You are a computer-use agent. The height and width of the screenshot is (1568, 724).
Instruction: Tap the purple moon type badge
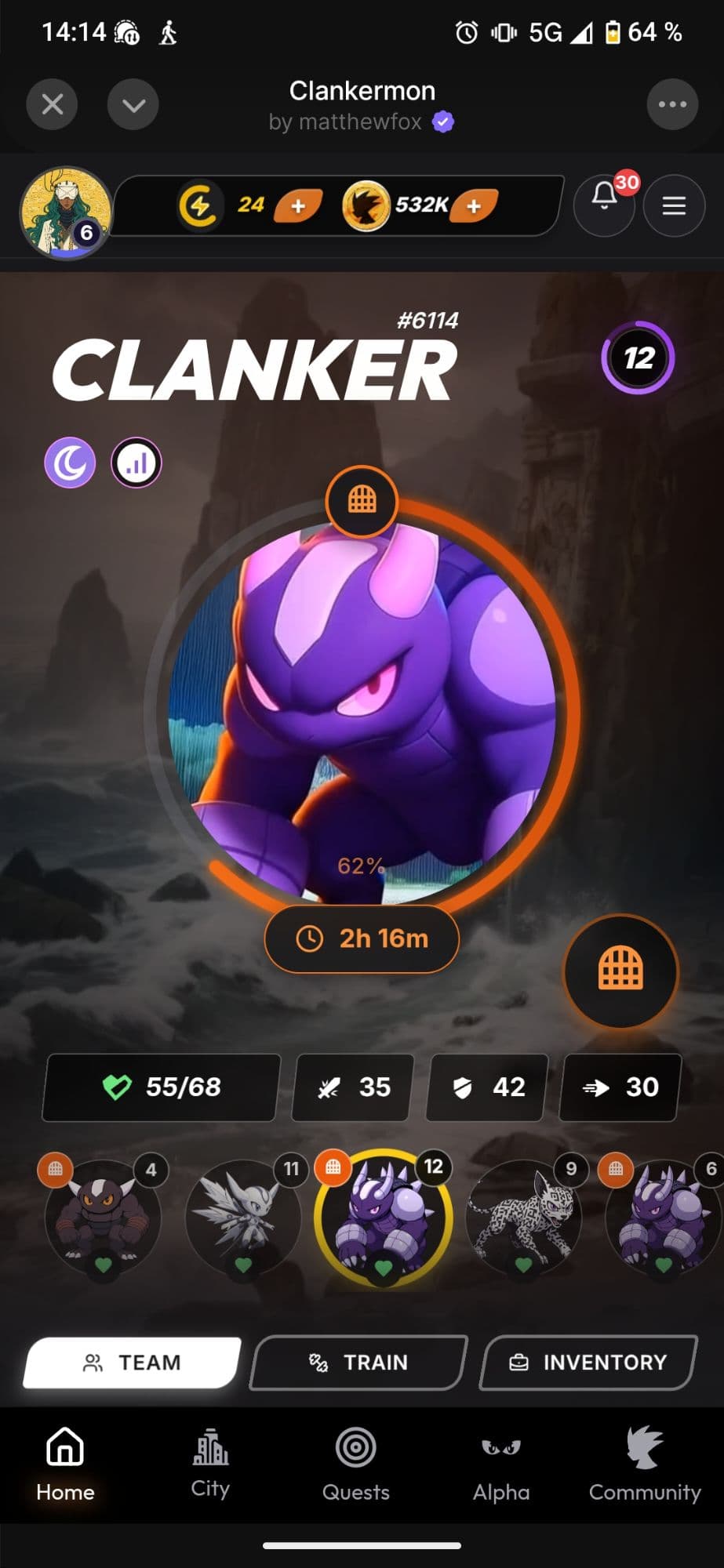coord(70,463)
